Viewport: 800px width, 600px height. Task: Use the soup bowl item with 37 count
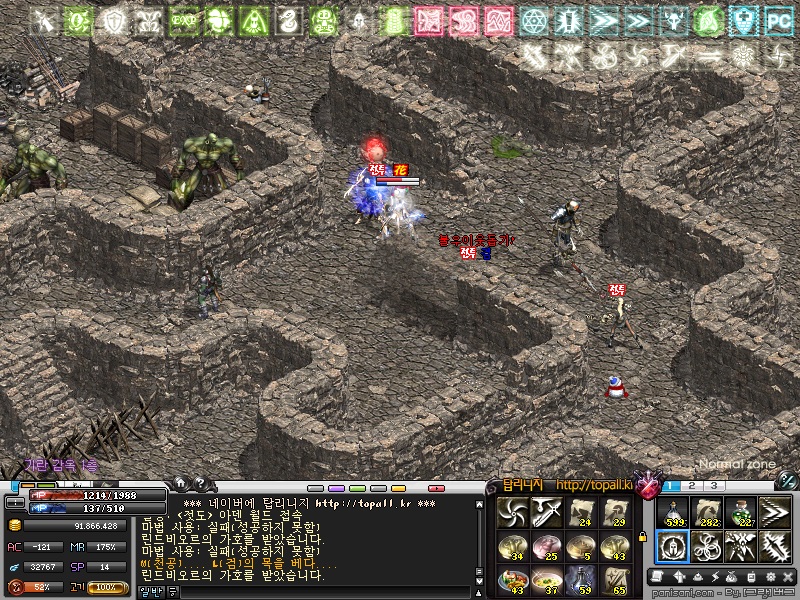click(x=547, y=579)
